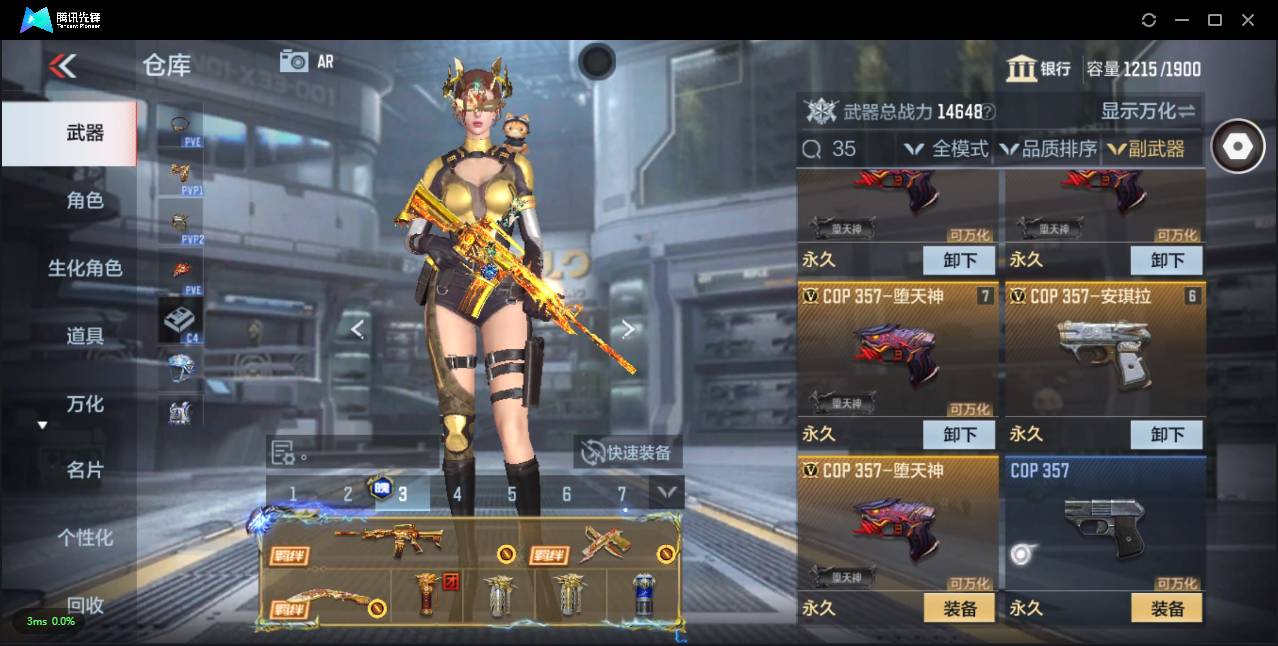
Task: Open the AR camera view
Action: click(x=305, y=61)
